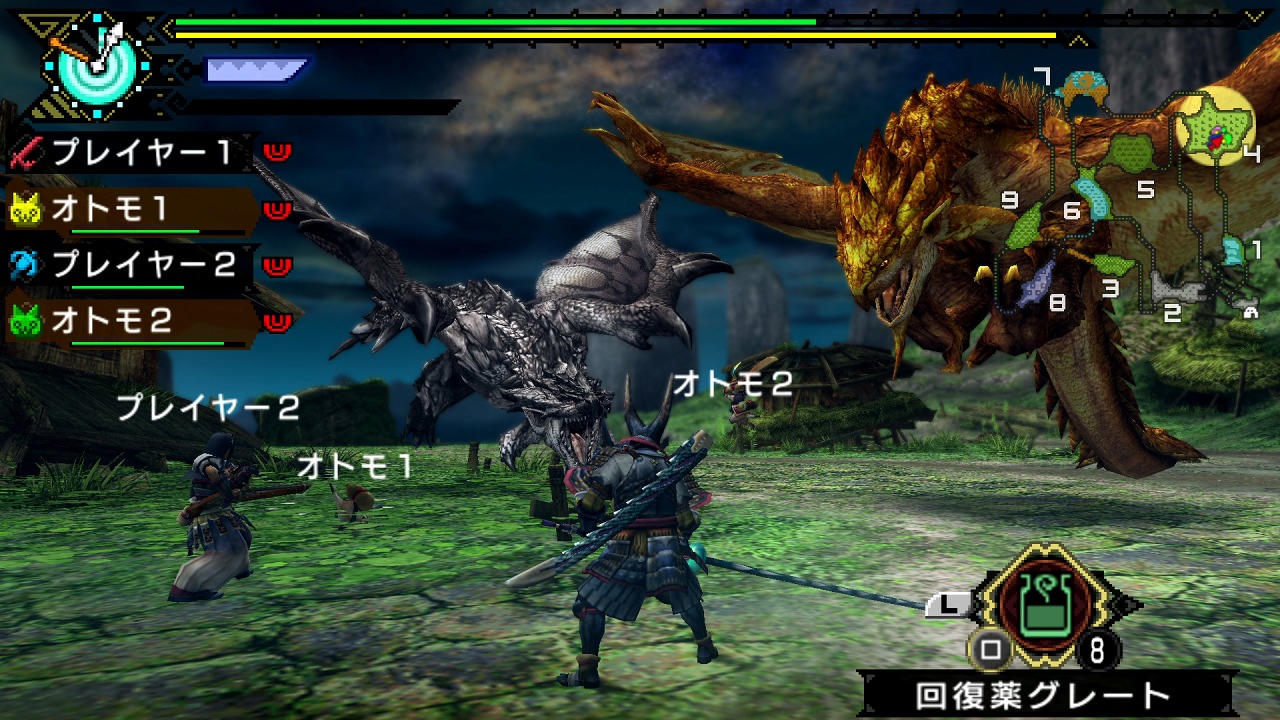Image resolution: width=1280 pixels, height=720 pixels.
Task: Click the 回復薬グレート item name label
Action: tap(1040, 692)
